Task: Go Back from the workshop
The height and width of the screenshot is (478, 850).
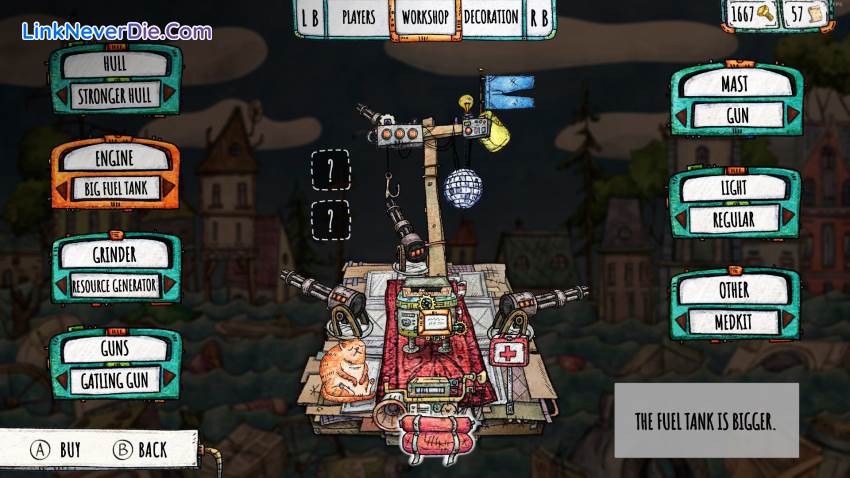Action: coord(141,450)
